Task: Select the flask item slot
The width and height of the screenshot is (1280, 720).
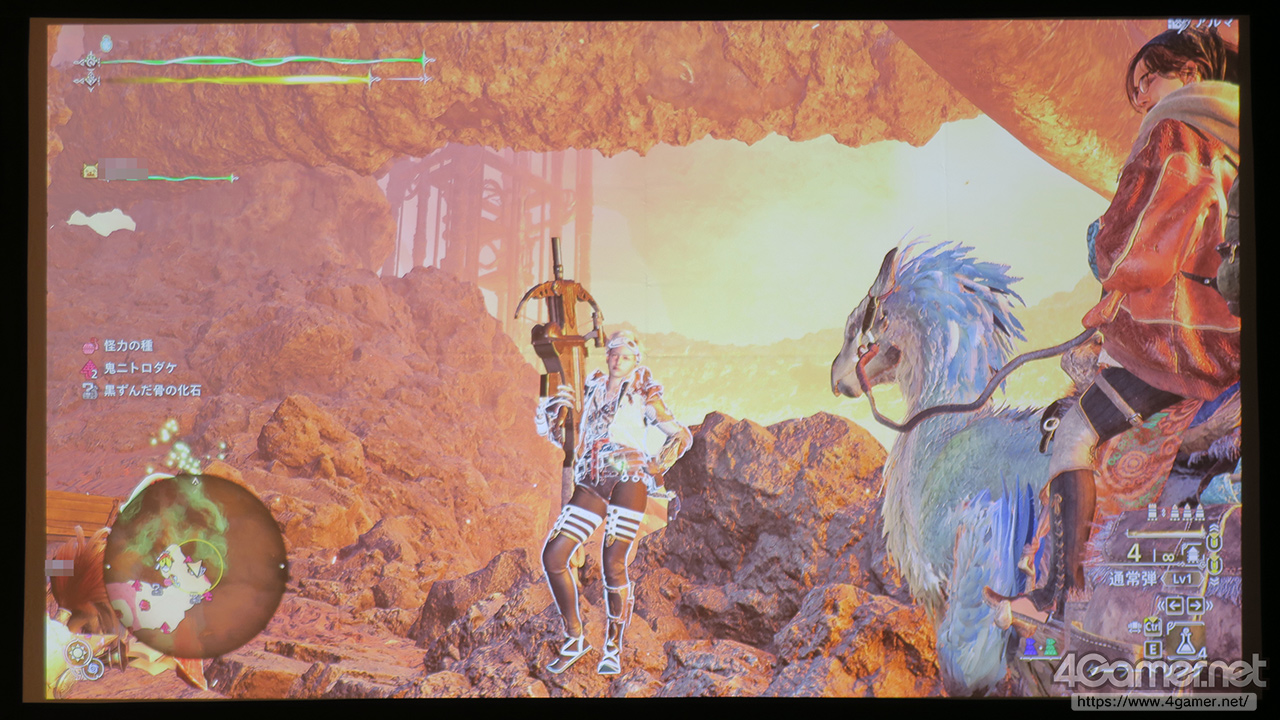Action: 1187,645
